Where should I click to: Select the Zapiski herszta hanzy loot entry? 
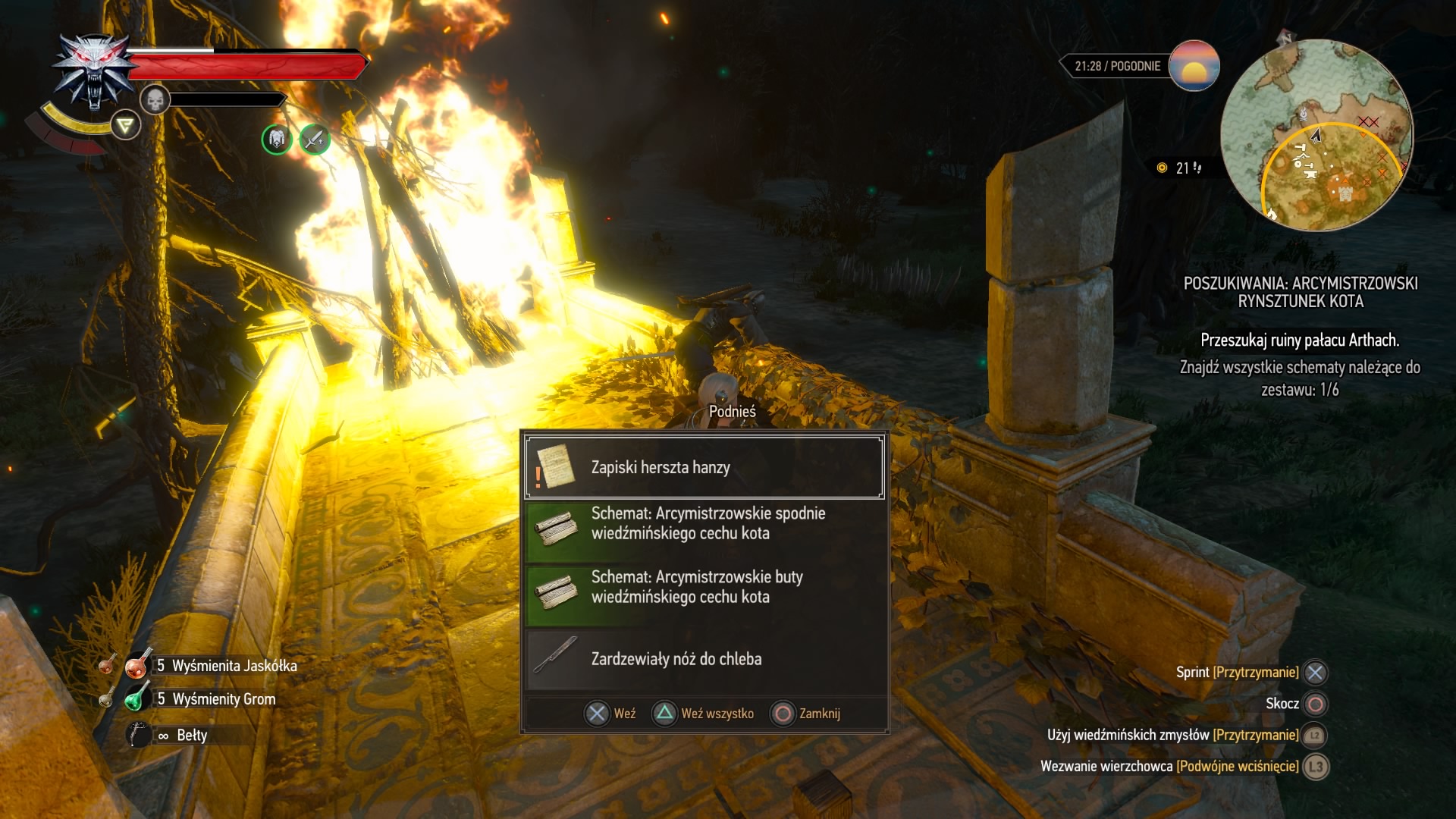[x=704, y=467]
